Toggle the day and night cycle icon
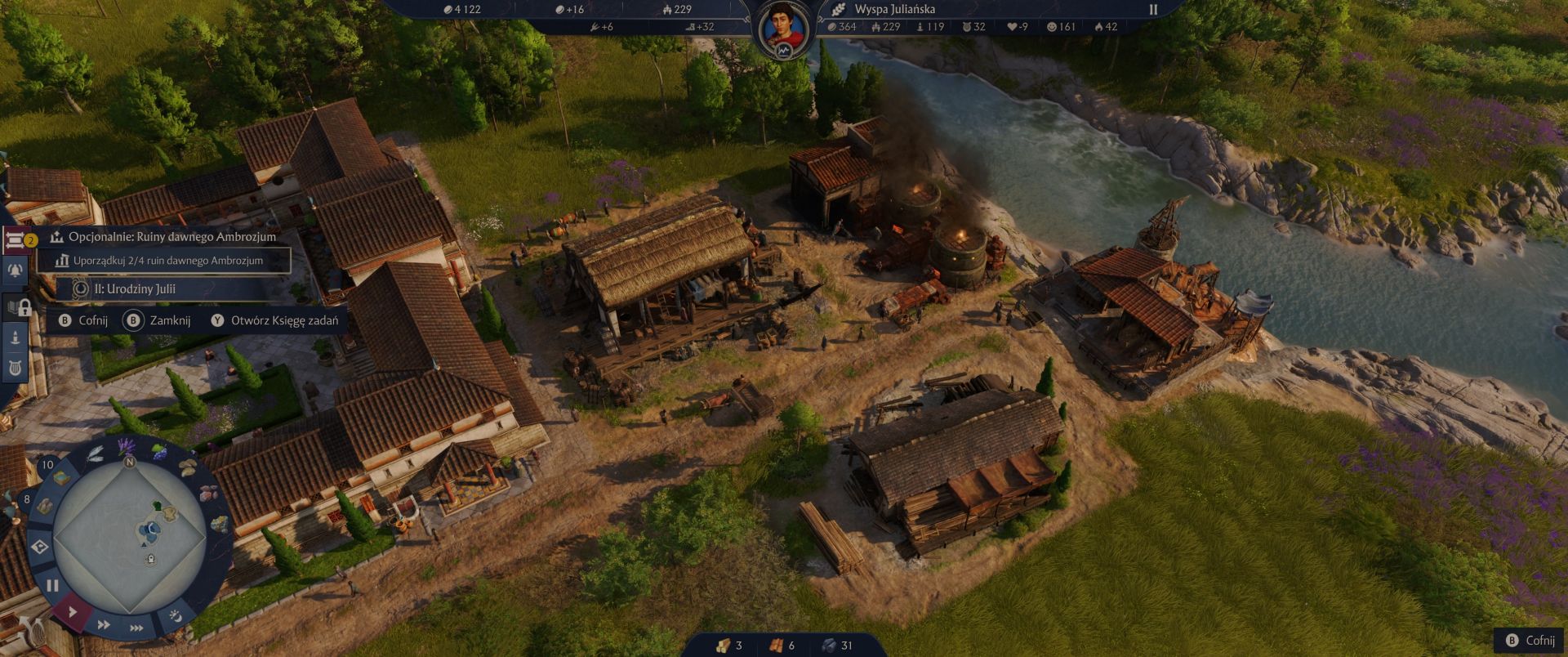This screenshot has height=657, width=1568. [x=175, y=615]
